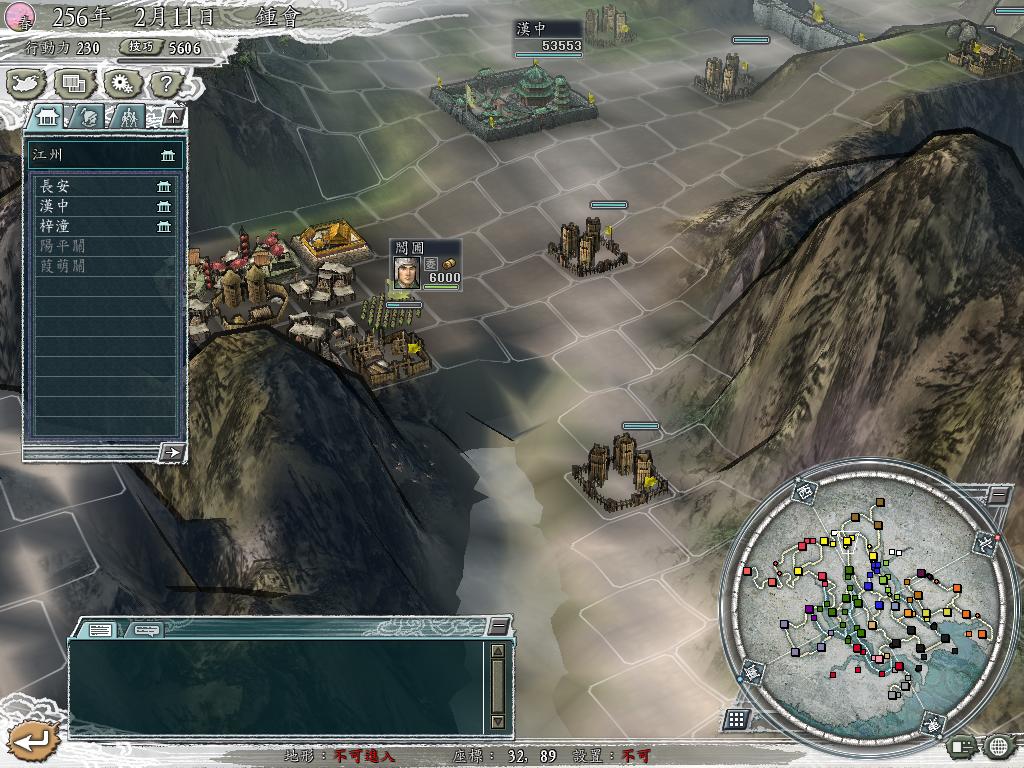Open the China map overview button
This screenshot has width=1024, height=768.
[27, 84]
